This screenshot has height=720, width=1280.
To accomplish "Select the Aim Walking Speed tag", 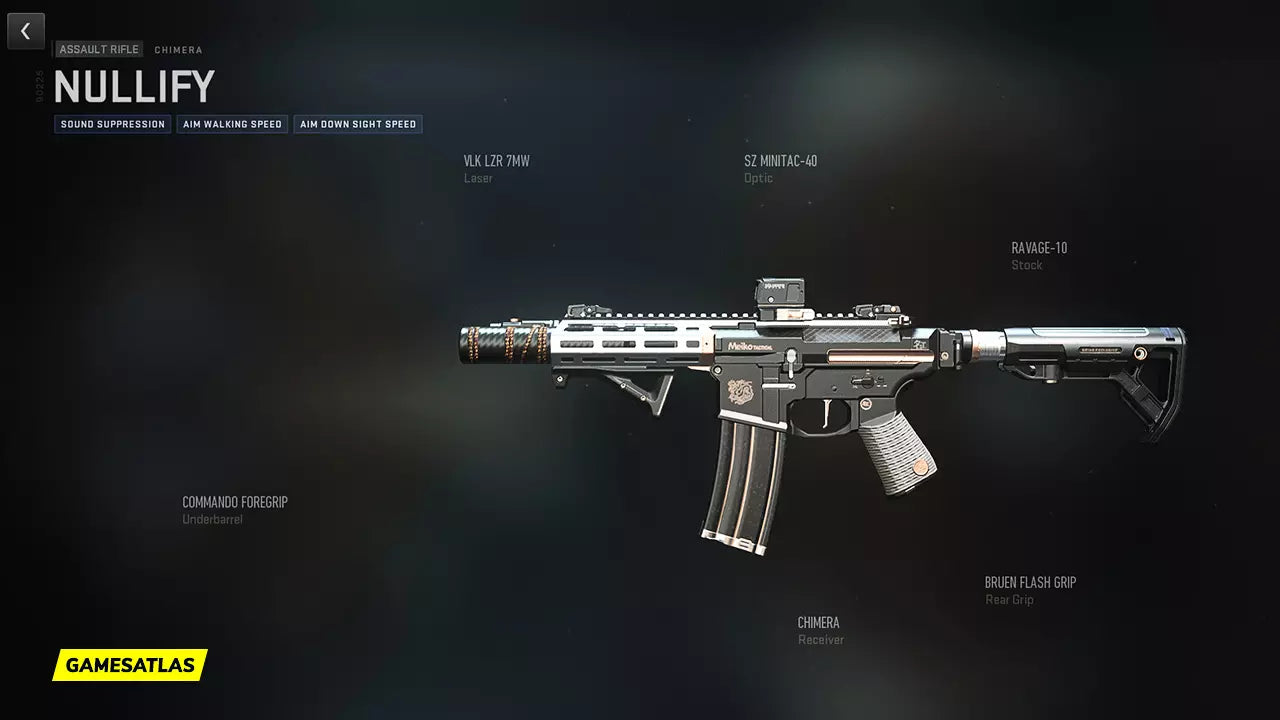I will 232,125.
